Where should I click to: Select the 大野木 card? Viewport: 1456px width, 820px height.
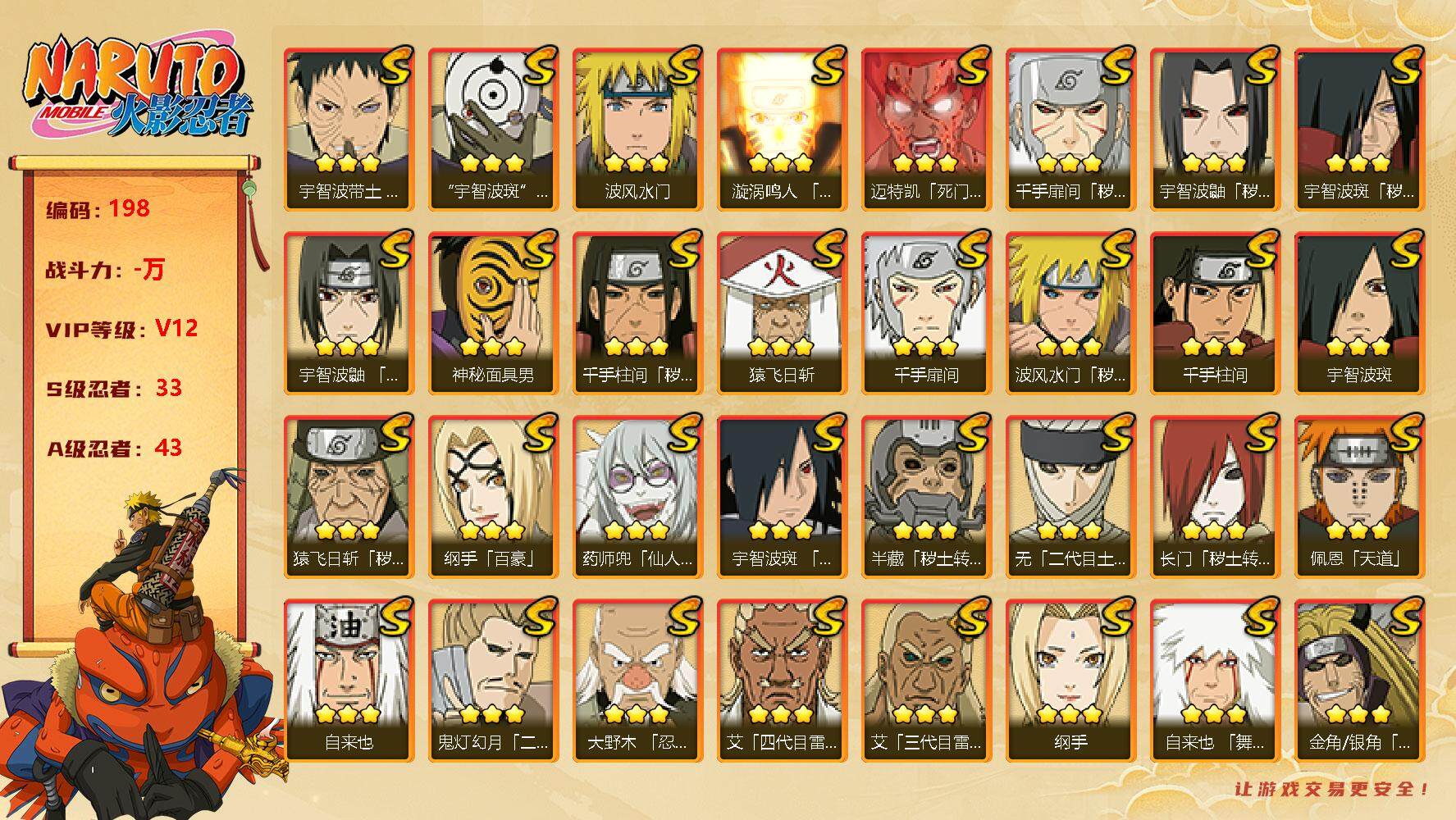point(637,679)
